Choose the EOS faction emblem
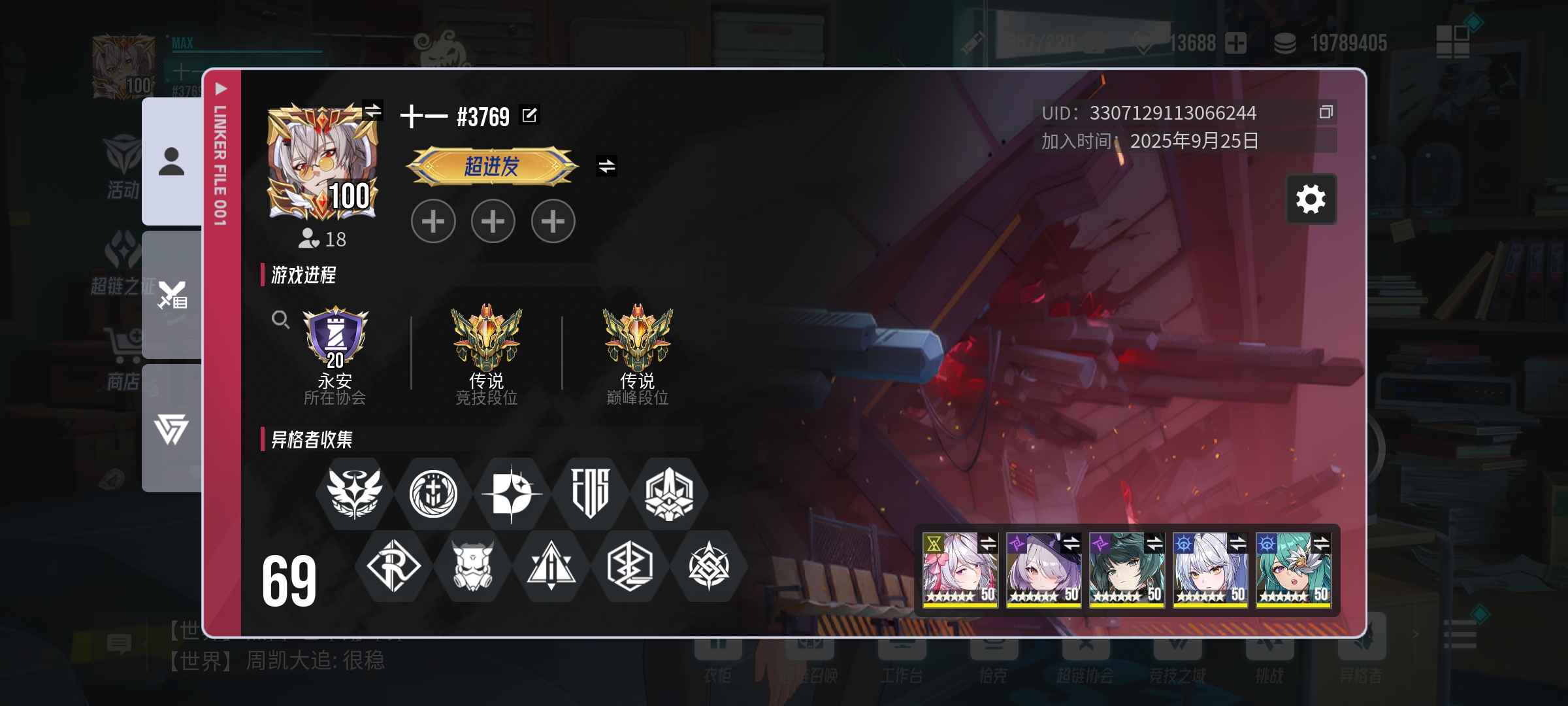This screenshot has height=706, width=1568. click(591, 494)
